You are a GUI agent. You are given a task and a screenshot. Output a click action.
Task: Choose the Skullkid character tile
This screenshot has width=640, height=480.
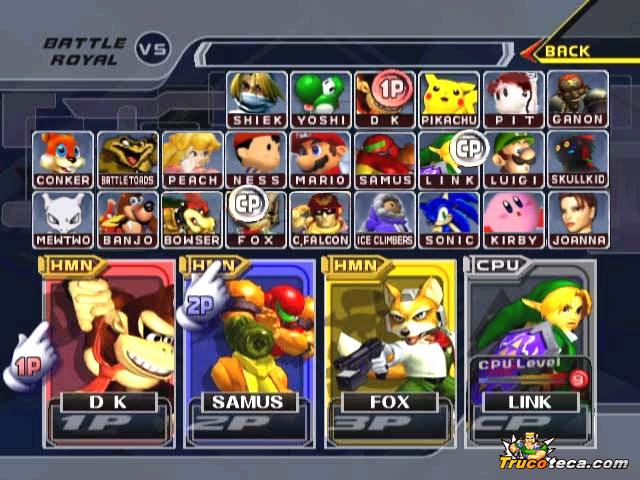pos(577,158)
